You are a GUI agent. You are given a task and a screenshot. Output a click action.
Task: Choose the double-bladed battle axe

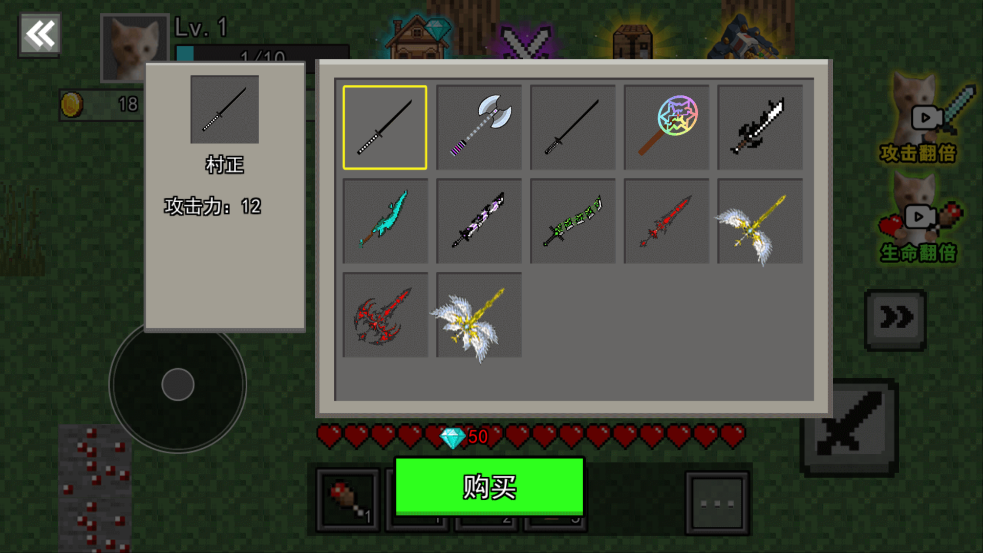tap(479, 127)
